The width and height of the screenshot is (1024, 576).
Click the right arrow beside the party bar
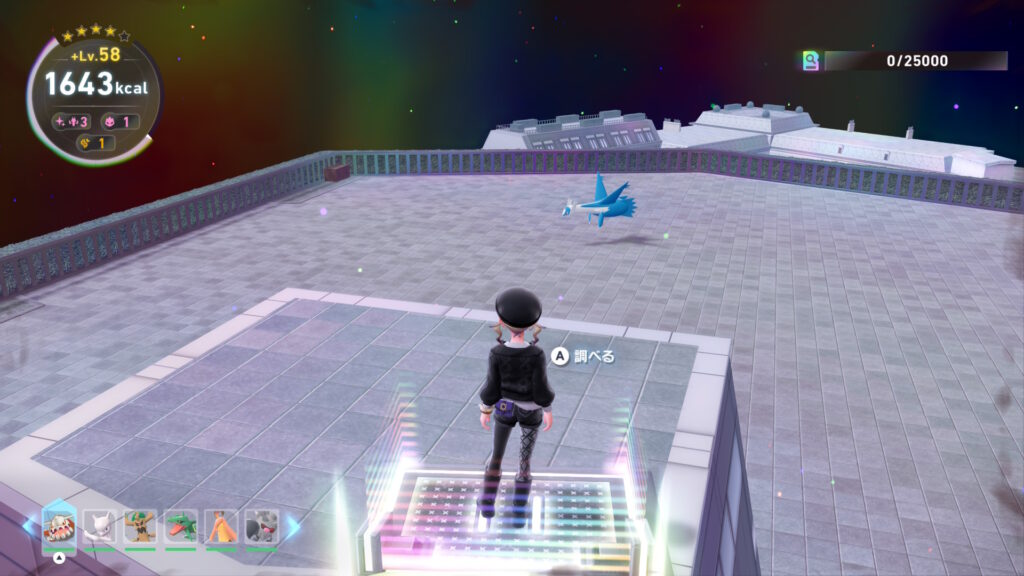[x=293, y=526]
